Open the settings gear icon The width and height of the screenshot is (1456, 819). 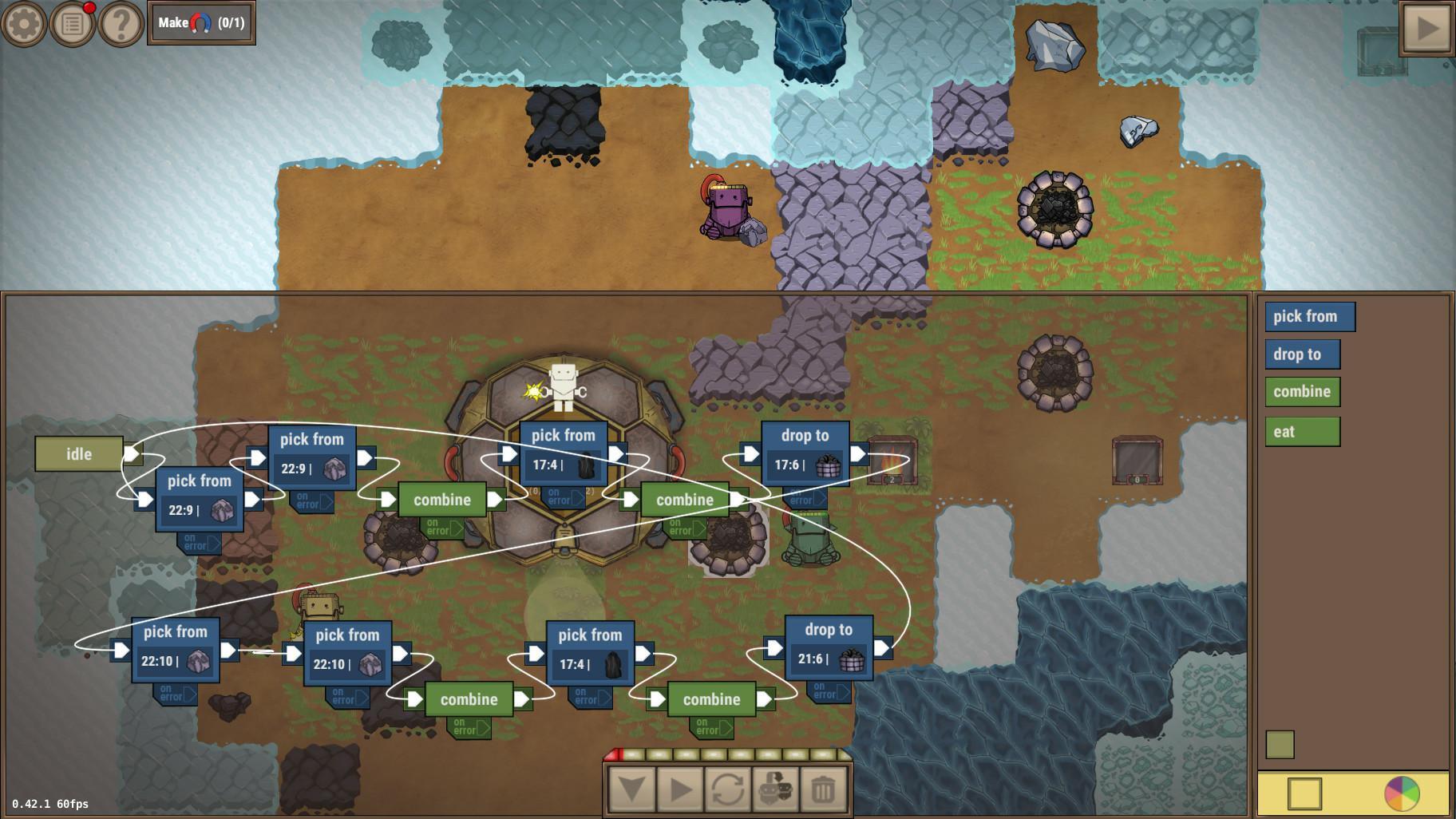click(23, 23)
